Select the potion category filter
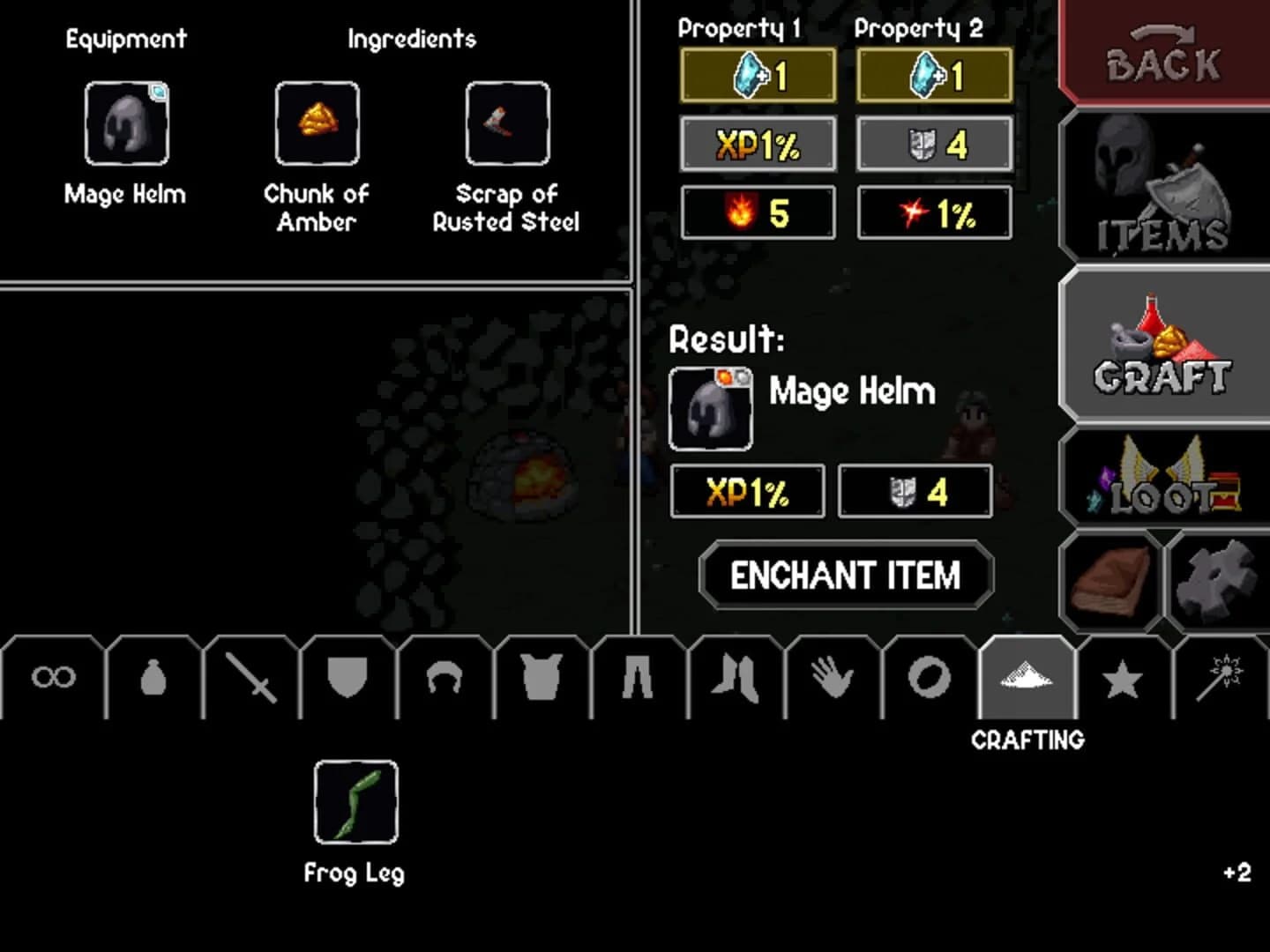Image resolution: width=1270 pixels, height=952 pixels. pos(154,679)
